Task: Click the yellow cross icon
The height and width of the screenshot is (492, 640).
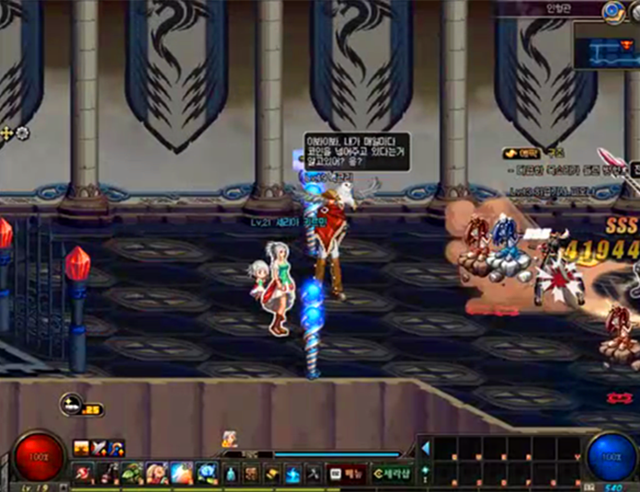Action: [7, 133]
